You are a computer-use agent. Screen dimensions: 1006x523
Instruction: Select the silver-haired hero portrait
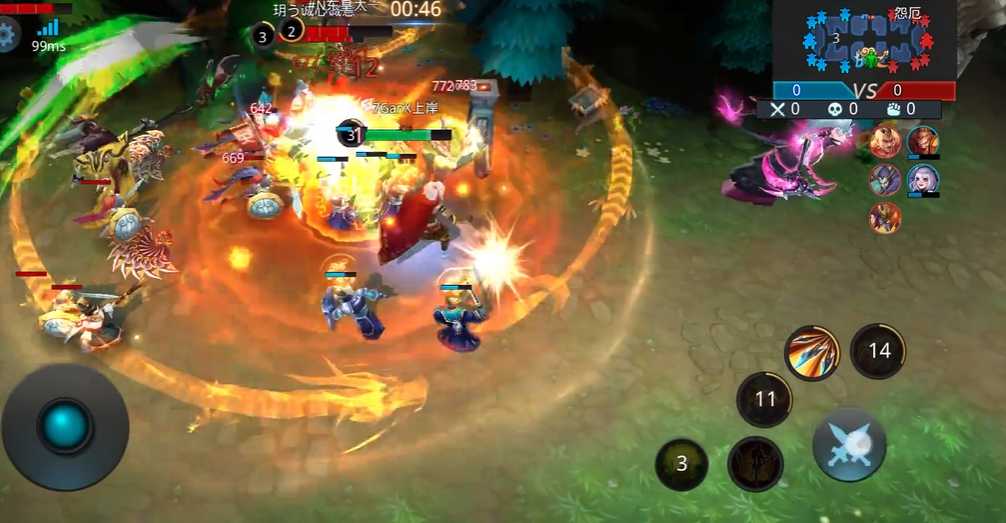point(922,179)
